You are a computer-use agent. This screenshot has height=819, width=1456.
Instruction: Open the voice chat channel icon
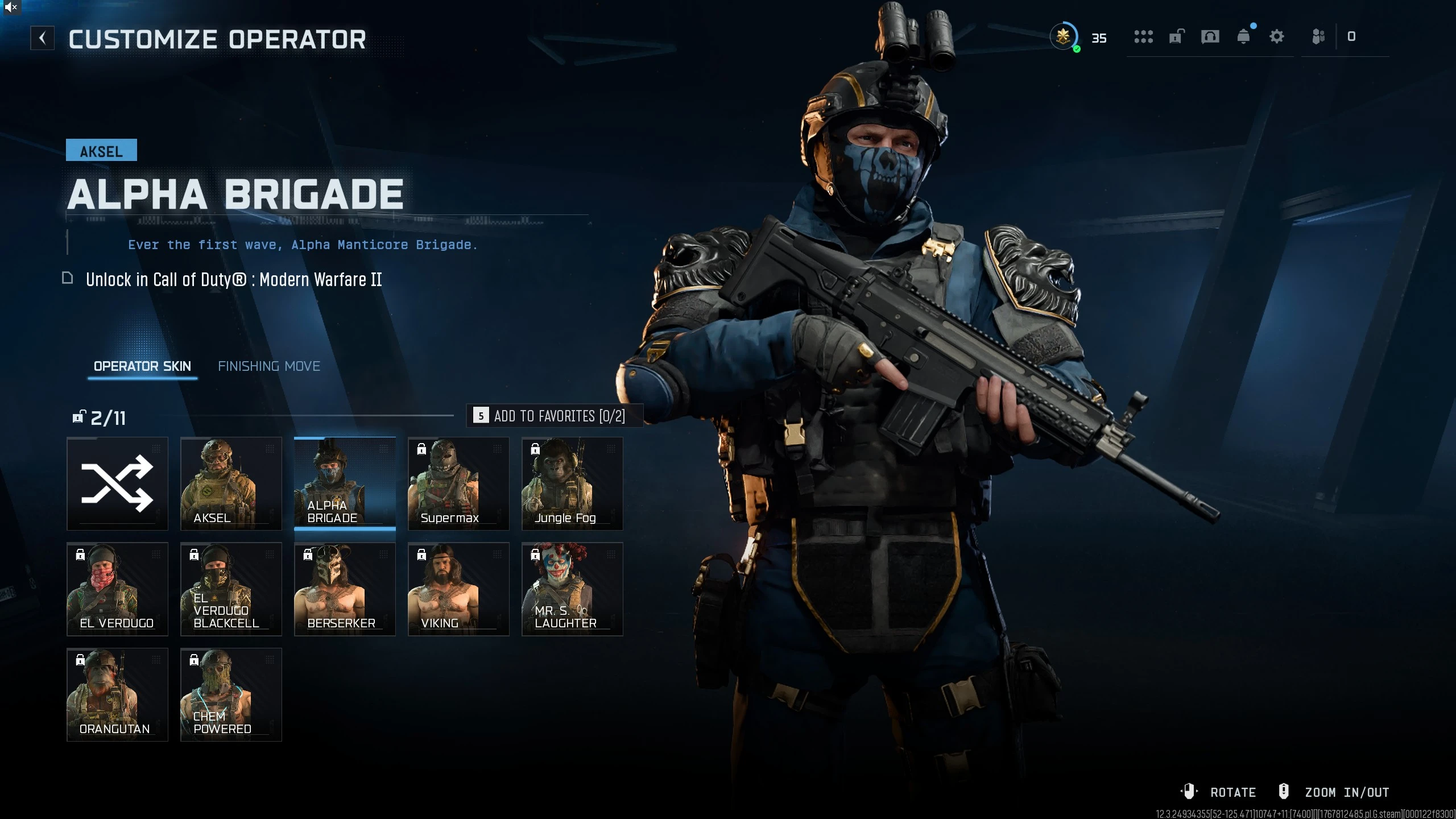point(1210,36)
